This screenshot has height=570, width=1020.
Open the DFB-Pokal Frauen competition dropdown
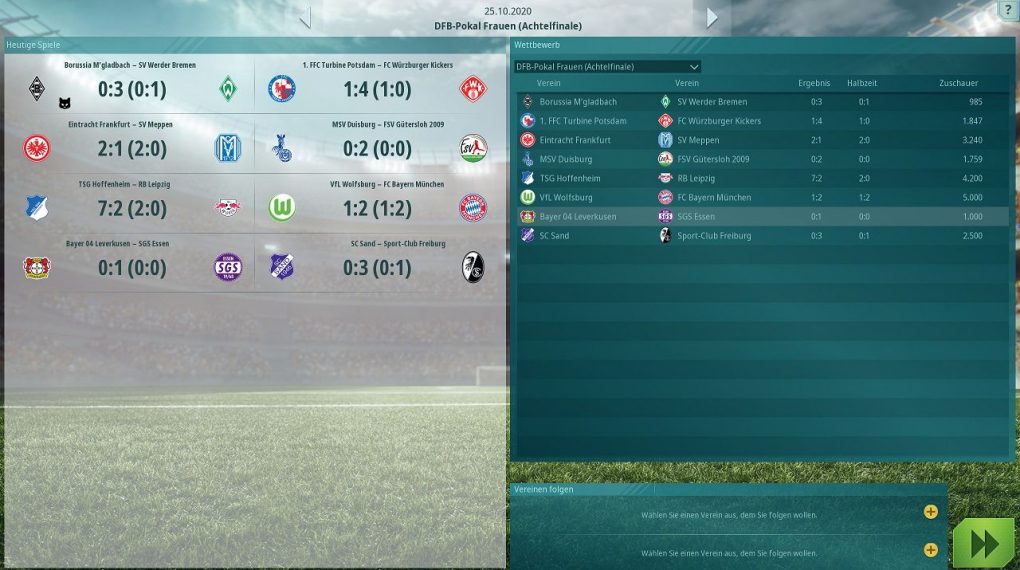tap(607, 67)
